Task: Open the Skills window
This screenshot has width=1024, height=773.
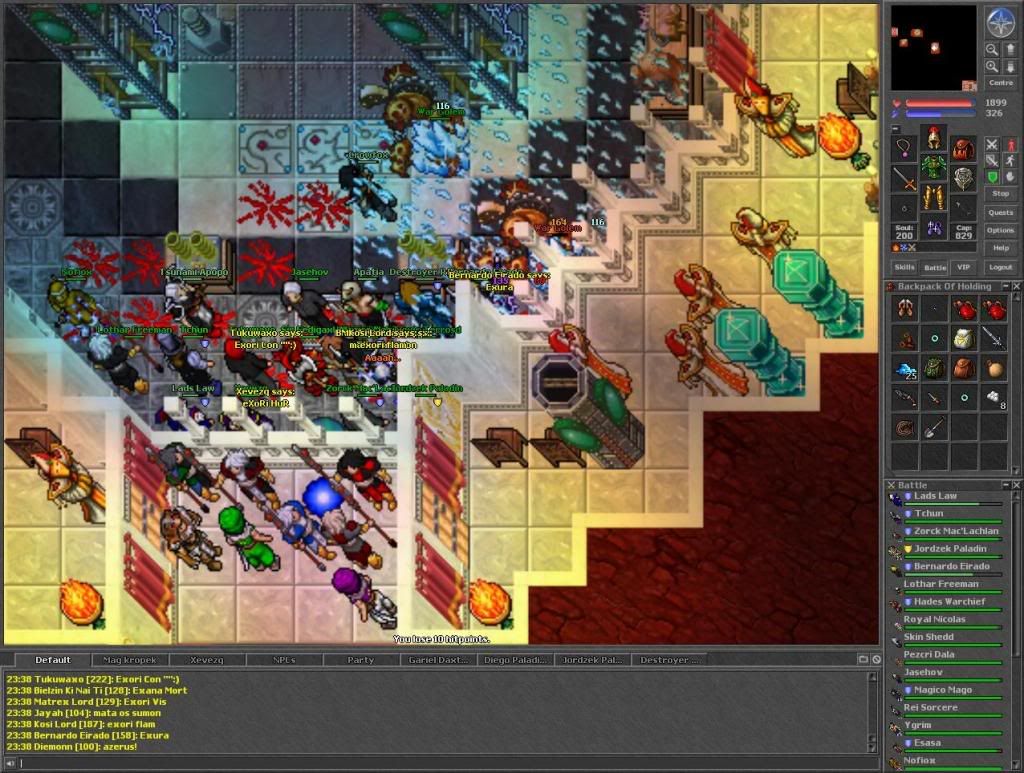Action: click(904, 267)
